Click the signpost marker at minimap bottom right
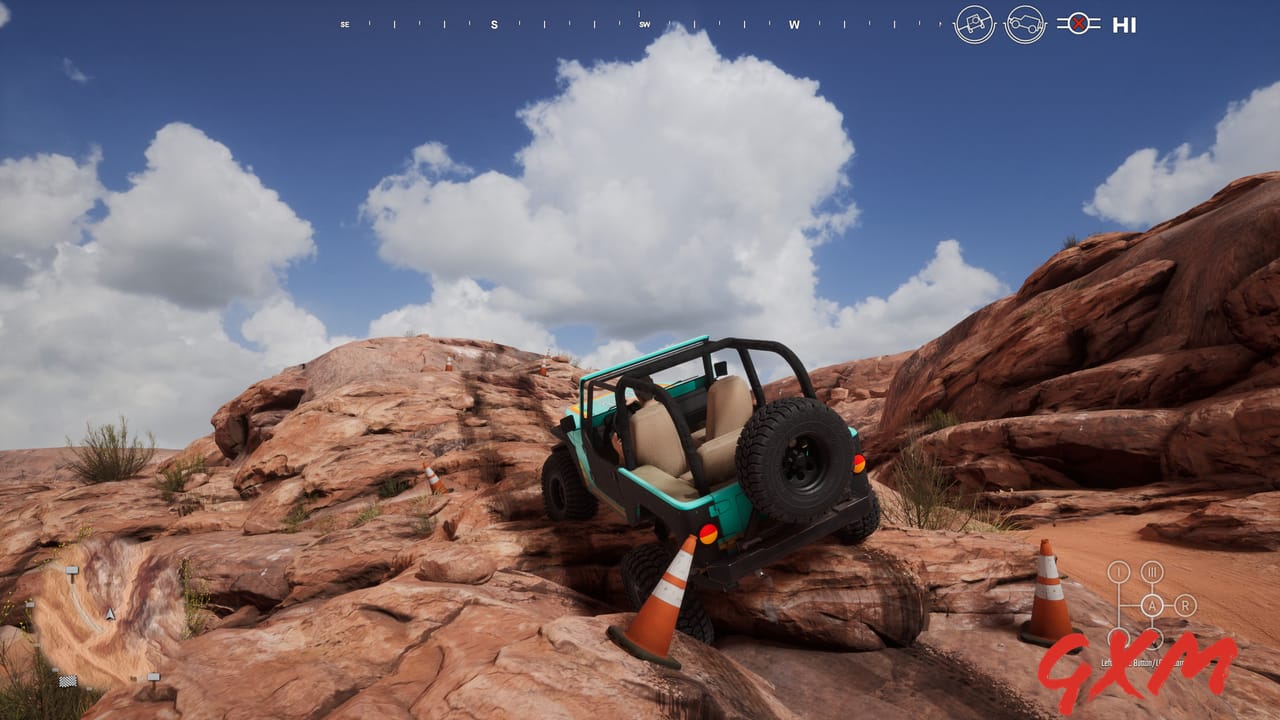 [x=154, y=676]
